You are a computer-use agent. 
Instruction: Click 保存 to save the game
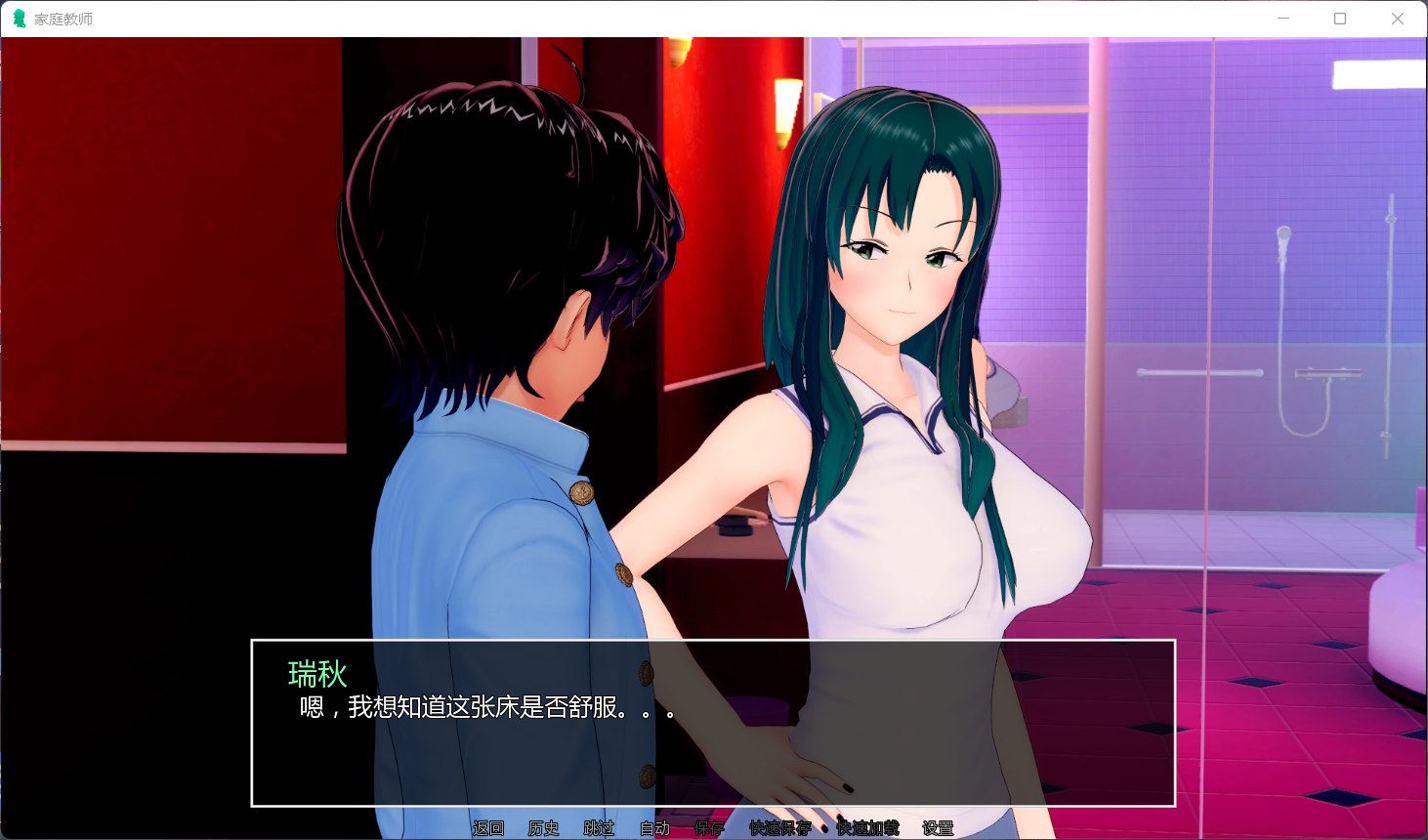coord(710,826)
